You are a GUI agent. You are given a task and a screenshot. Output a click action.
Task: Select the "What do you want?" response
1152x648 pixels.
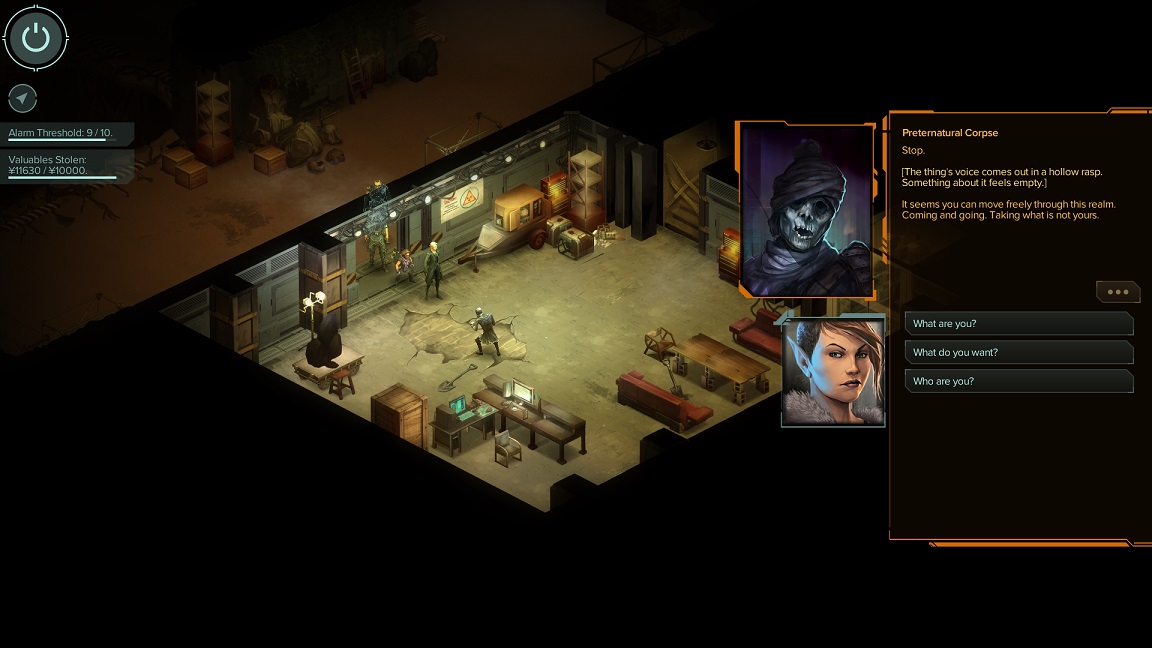pyautogui.click(x=1018, y=353)
